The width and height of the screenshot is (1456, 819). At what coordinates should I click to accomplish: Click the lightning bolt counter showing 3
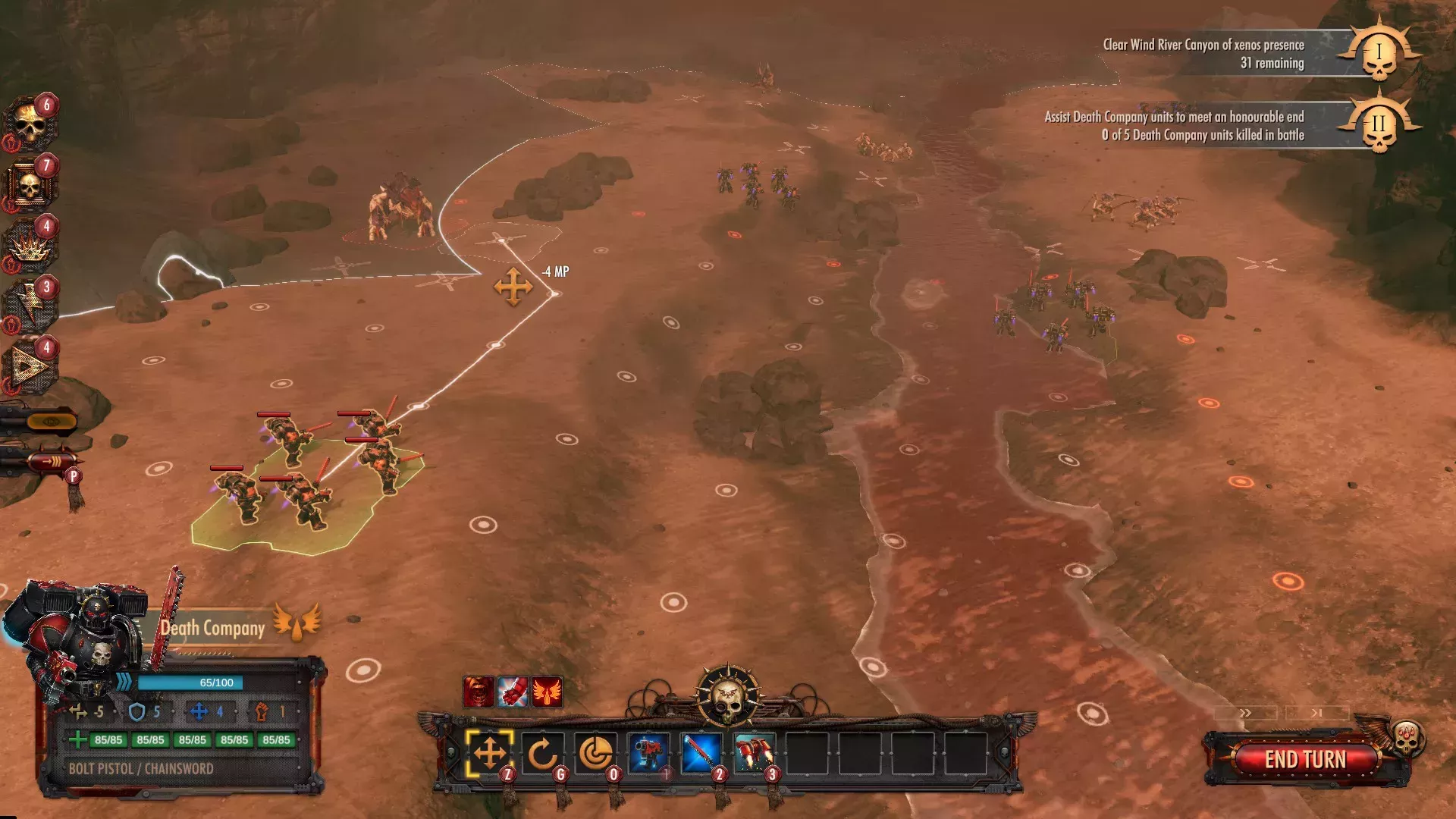(x=30, y=296)
